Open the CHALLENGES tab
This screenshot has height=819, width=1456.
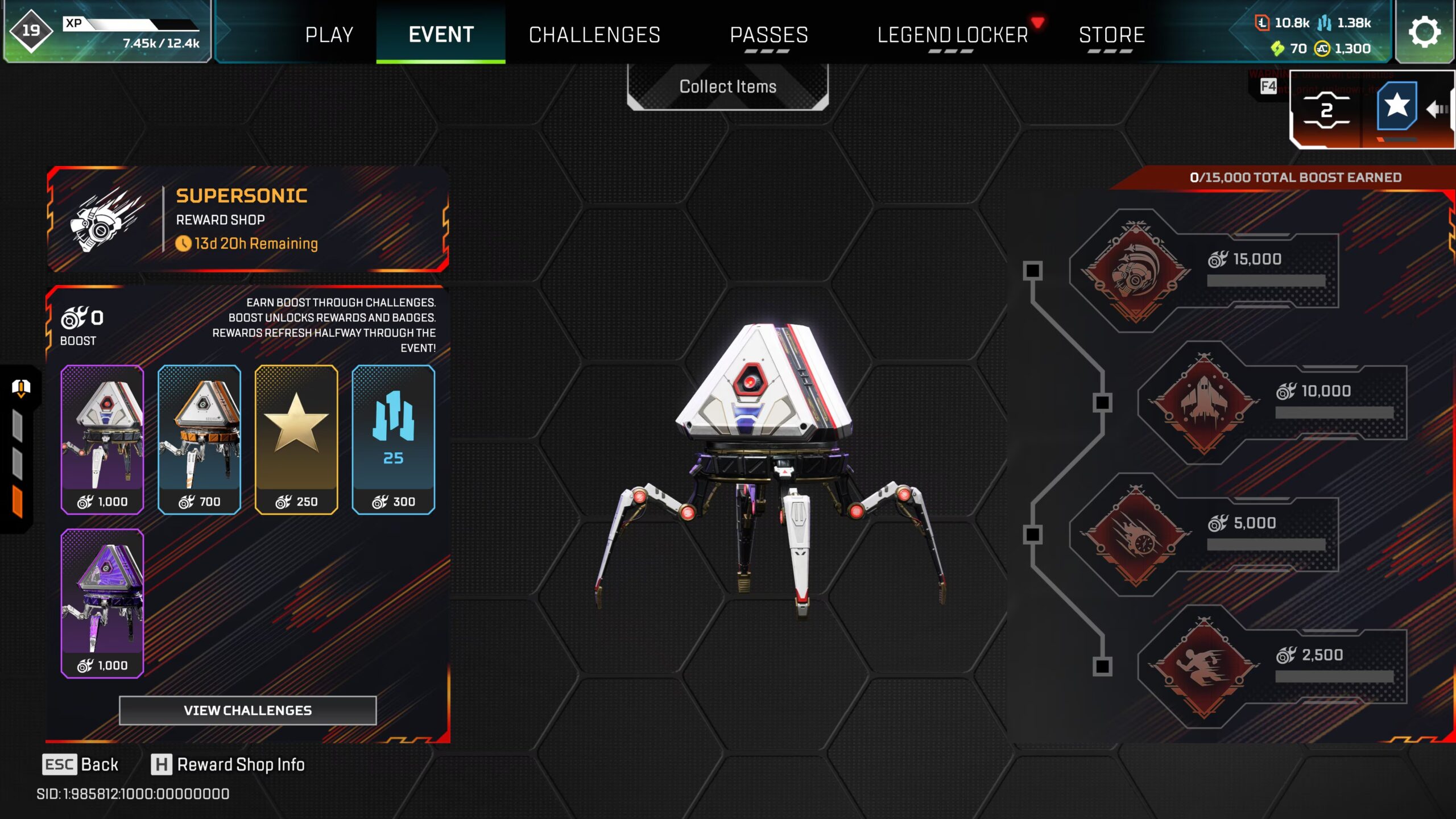(x=594, y=34)
